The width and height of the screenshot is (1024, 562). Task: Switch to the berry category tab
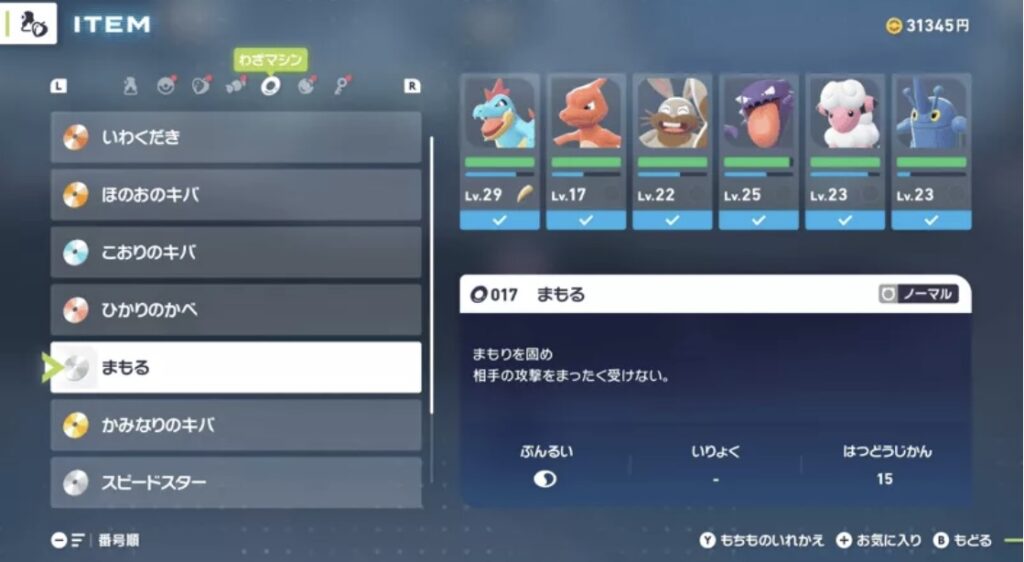tap(200, 86)
